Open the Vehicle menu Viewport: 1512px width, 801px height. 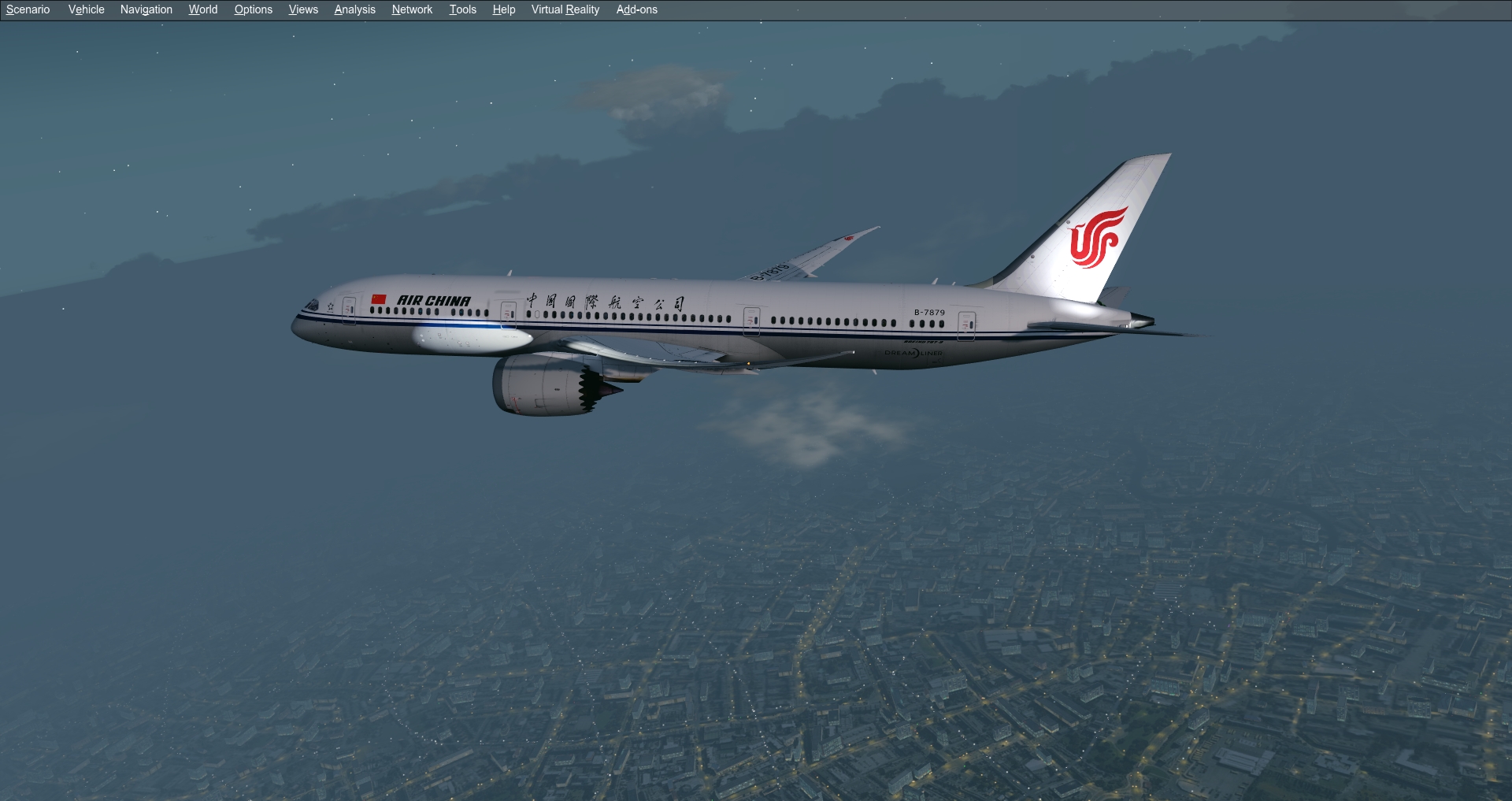(85, 9)
